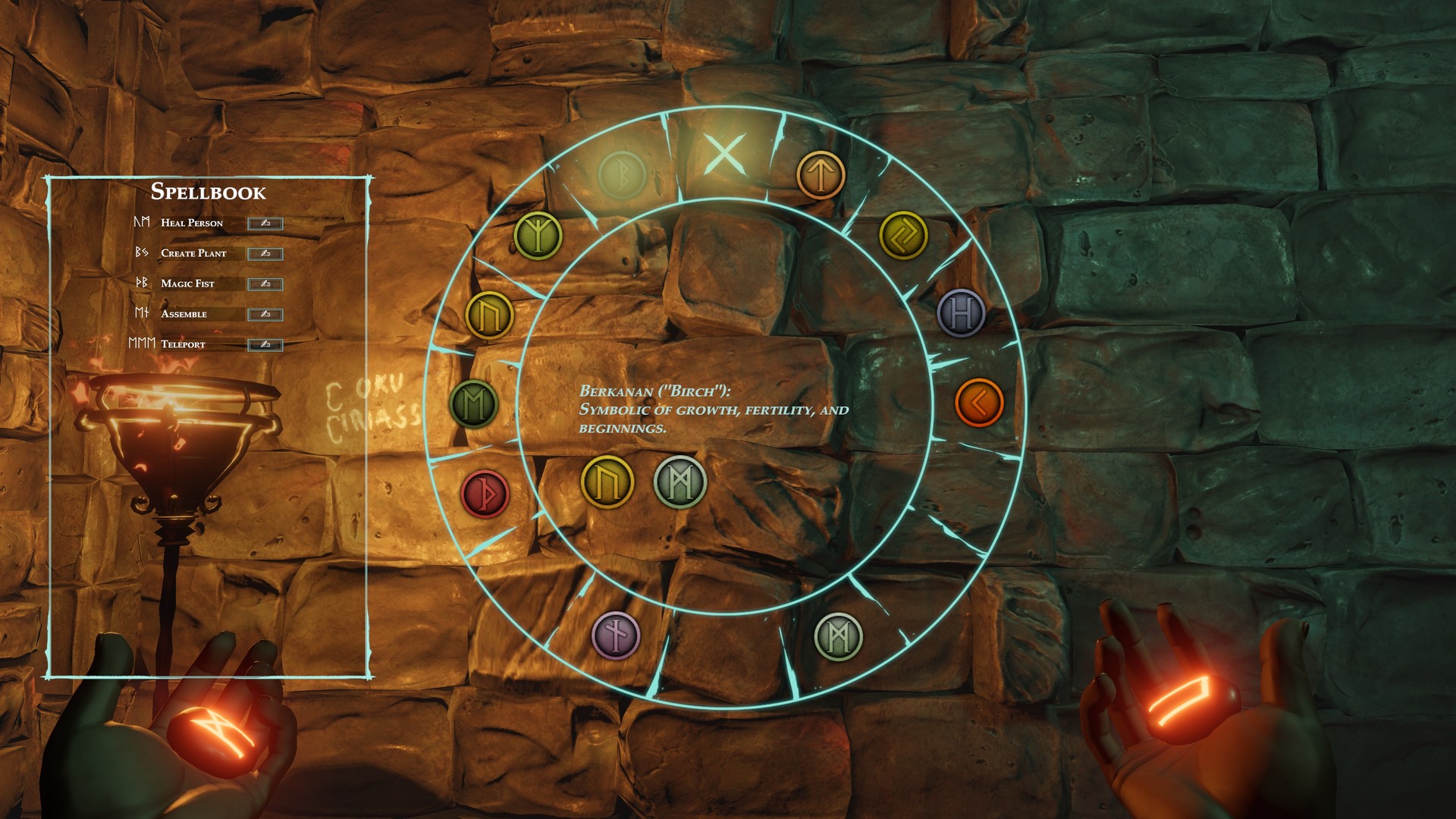Image resolution: width=1456 pixels, height=819 pixels.
Task: Select the olive Algiz rune near the top left
Action: pos(539,236)
